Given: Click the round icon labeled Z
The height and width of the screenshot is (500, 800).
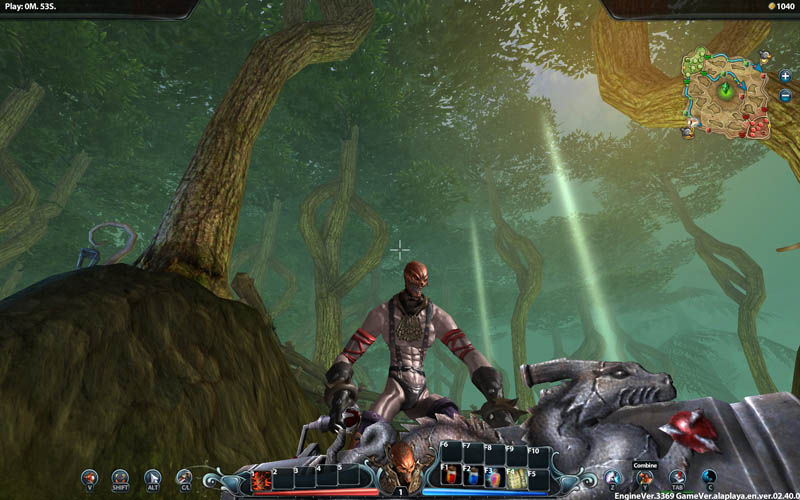Looking at the screenshot, I should point(613,477).
